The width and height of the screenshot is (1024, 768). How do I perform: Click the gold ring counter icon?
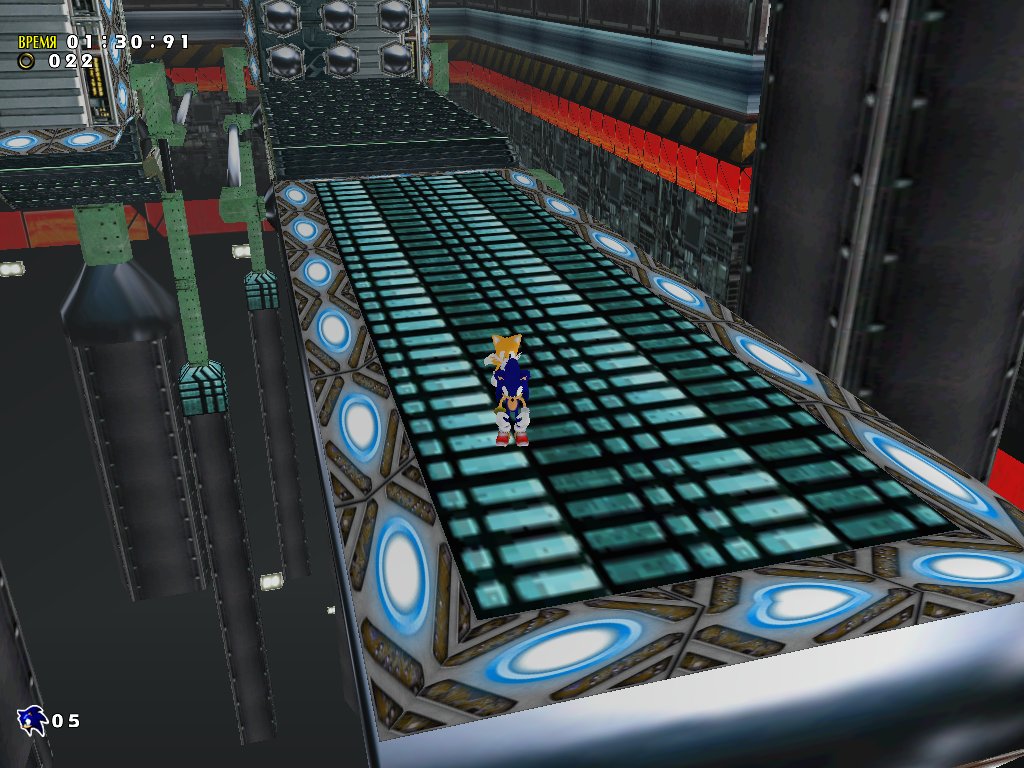pyautogui.click(x=27, y=61)
